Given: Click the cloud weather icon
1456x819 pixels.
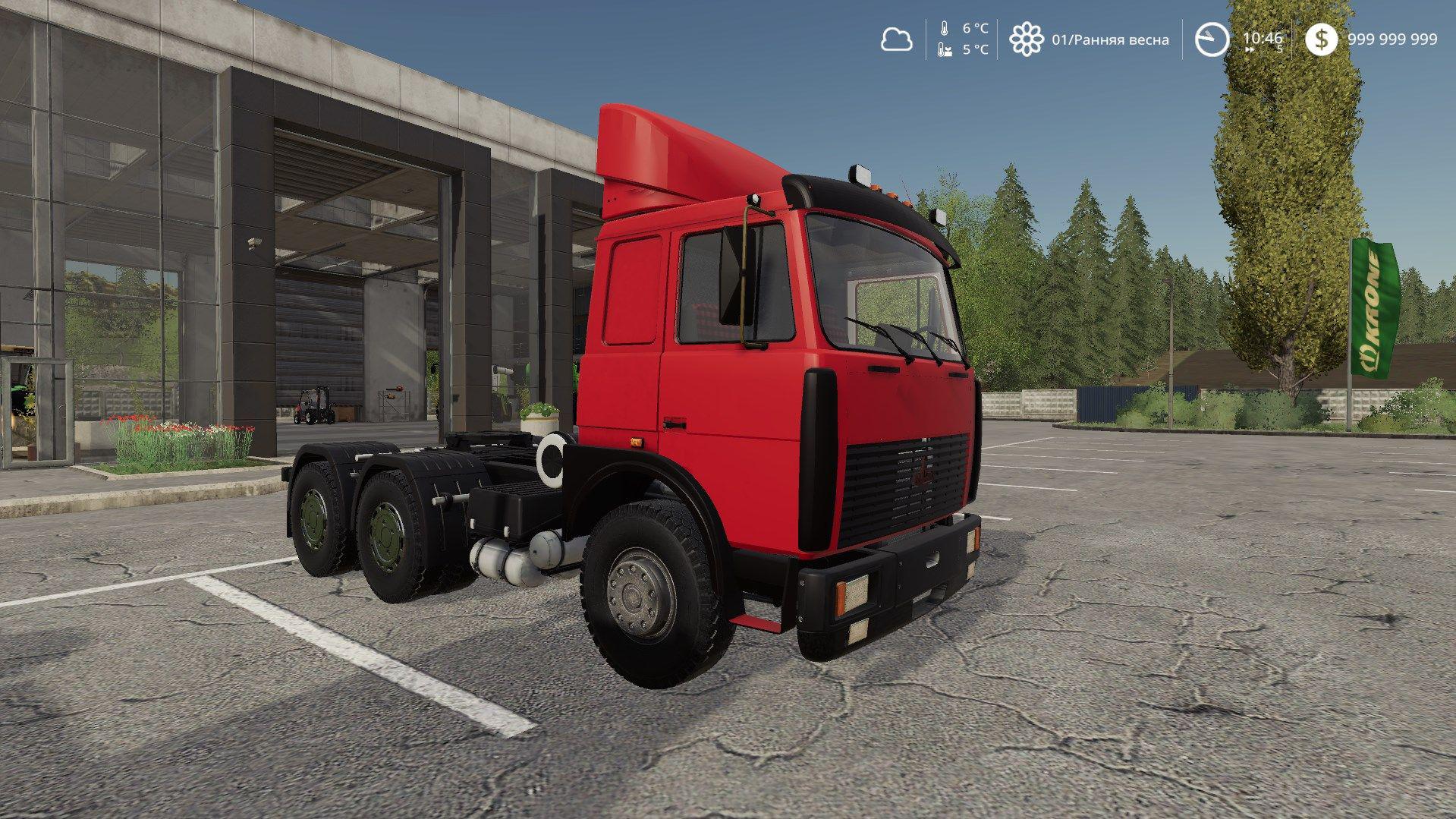Looking at the screenshot, I should tap(896, 39).
